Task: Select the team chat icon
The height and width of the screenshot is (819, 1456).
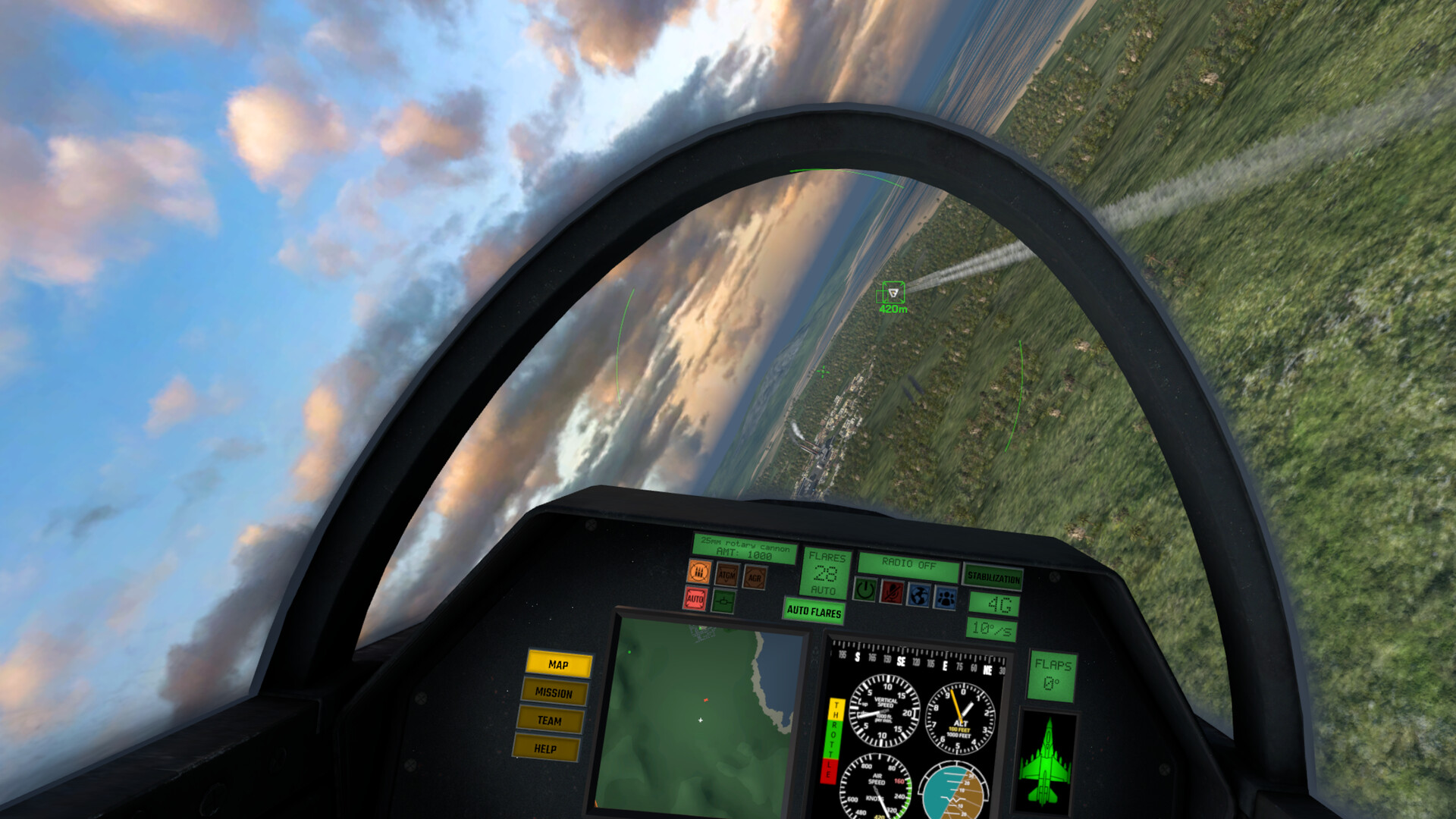Action: coord(944,599)
